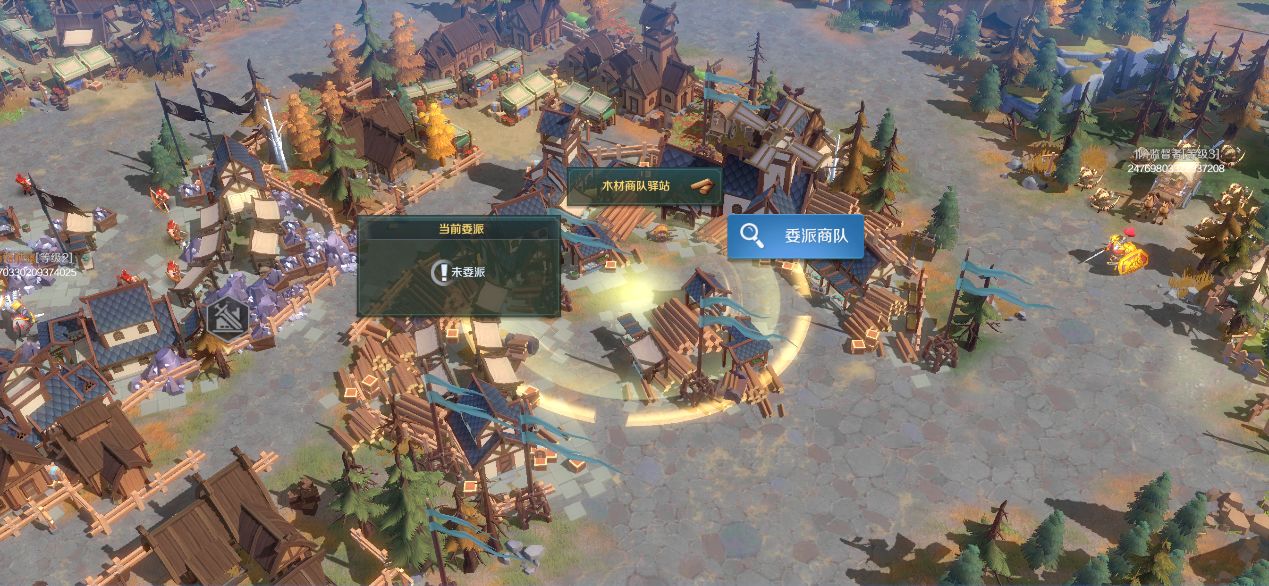Open the 当前委派 status panel
The width and height of the screenshot is (1269, 586).
458,266
